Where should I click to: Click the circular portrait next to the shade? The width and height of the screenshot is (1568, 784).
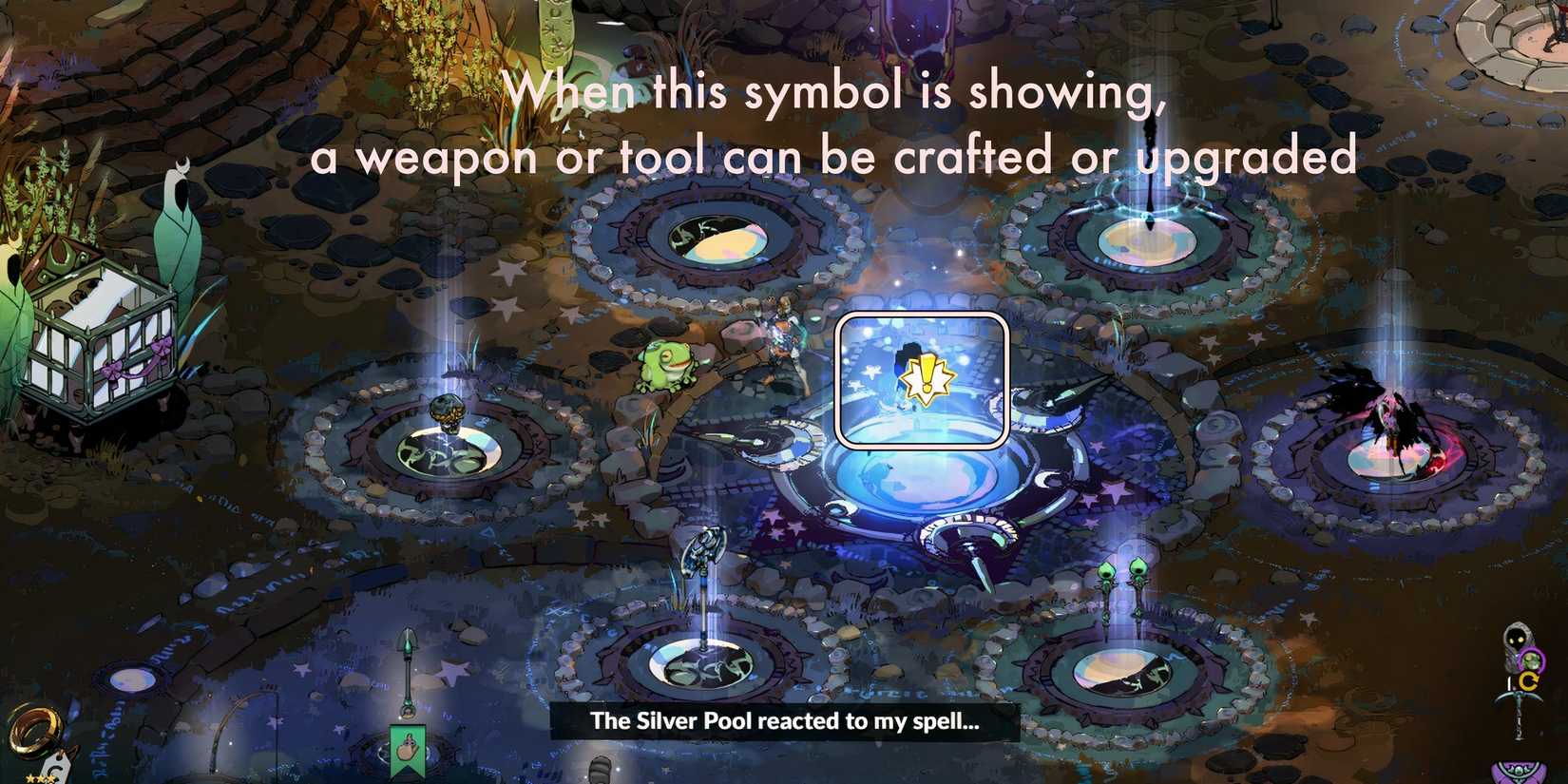point(1532,660)
